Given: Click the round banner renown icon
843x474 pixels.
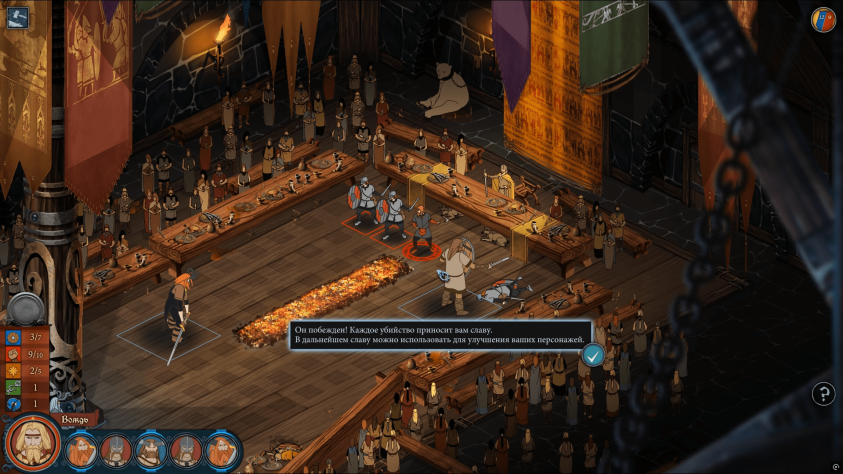Looking at the screenshot, I should [822, 19].
